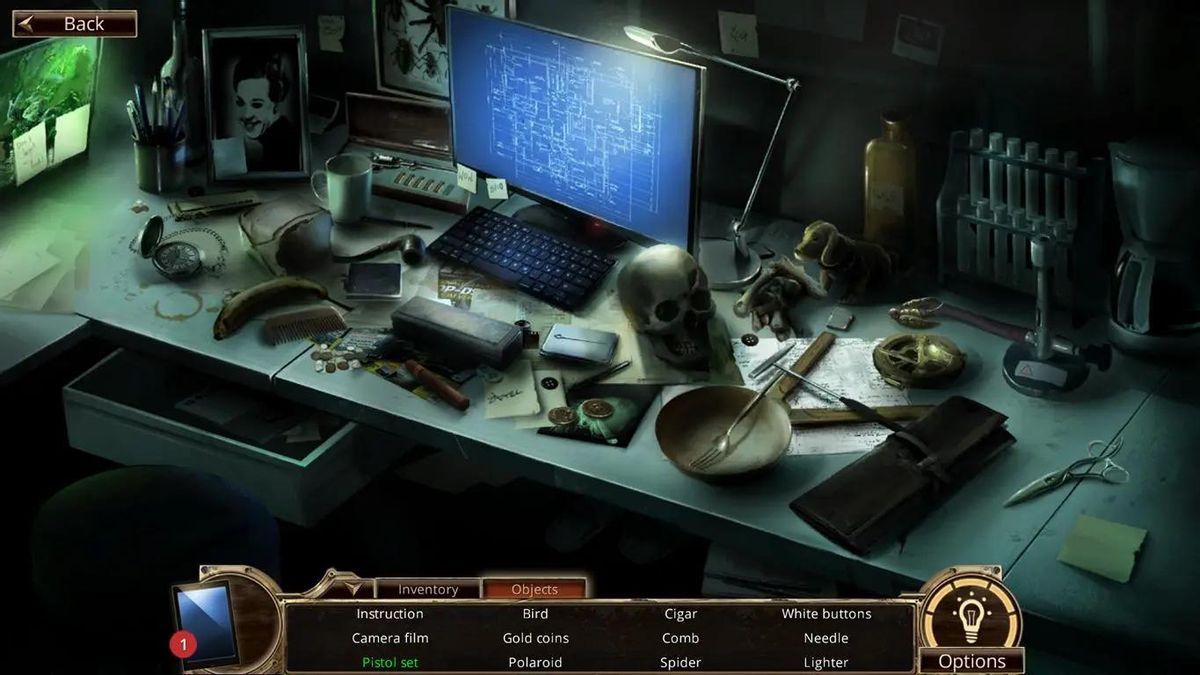1200x675 pixels.
Task: Open the tablet device with notification
Action: pyautogui.click(x=206, y=624)
